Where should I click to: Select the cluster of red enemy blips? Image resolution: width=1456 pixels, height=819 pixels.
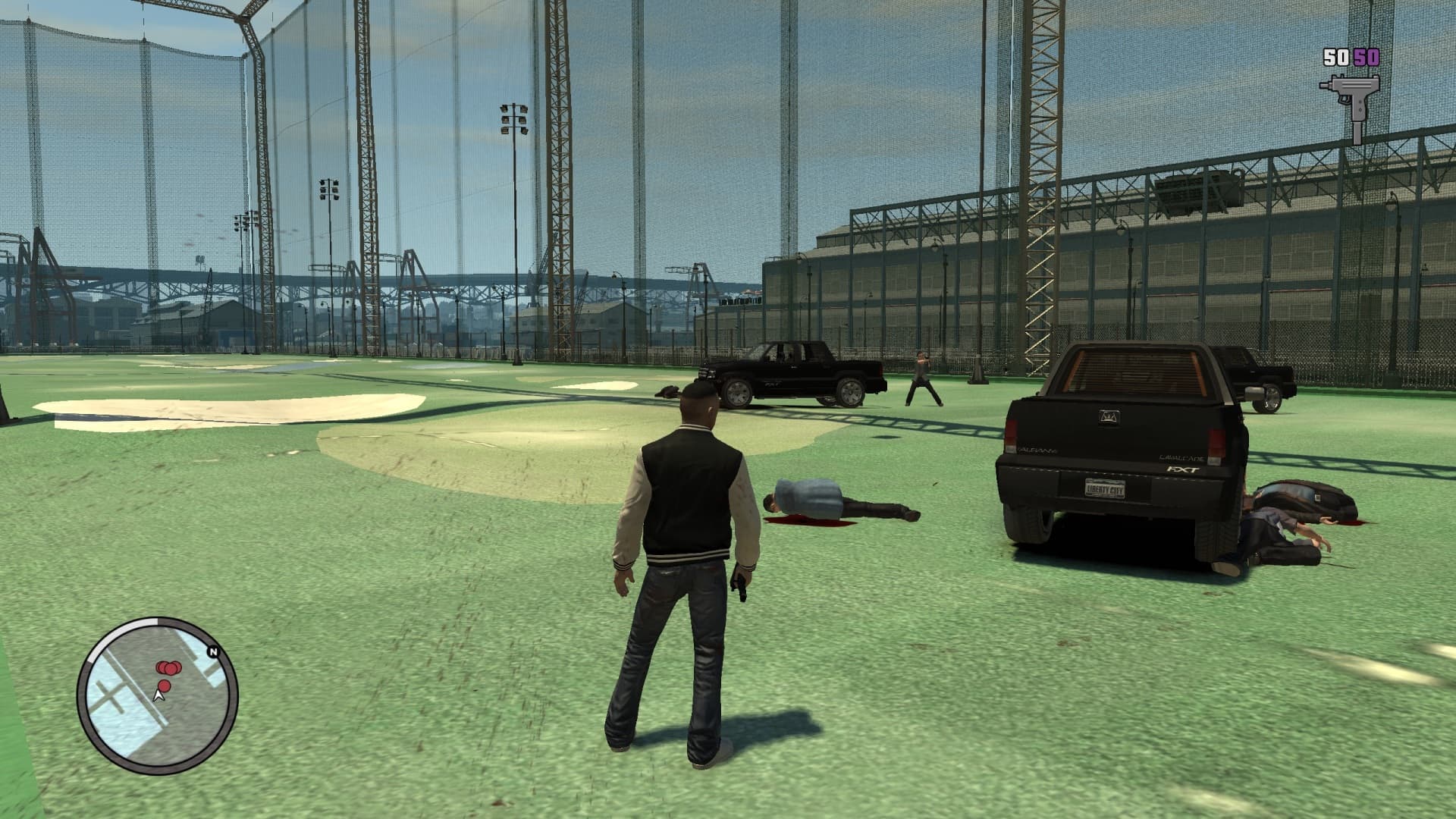169,667
